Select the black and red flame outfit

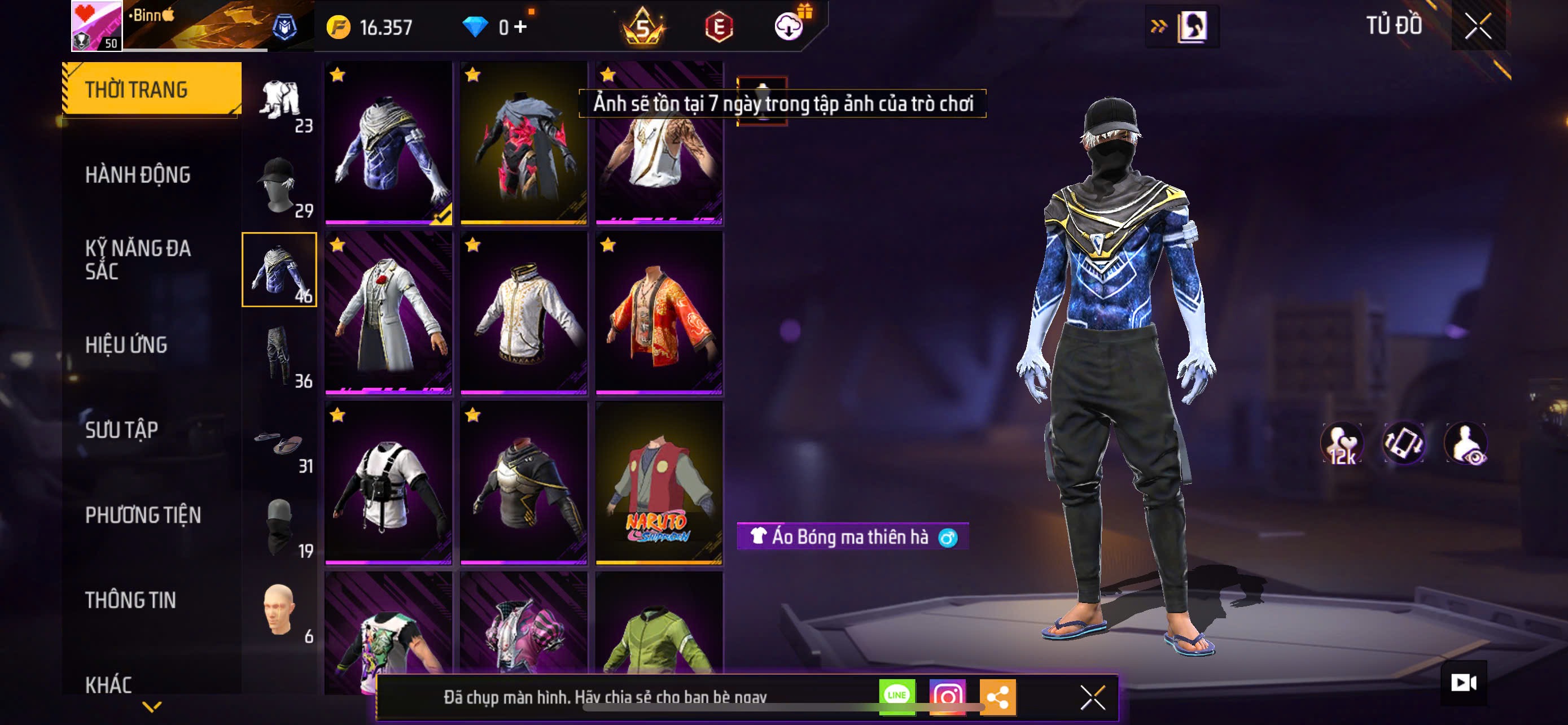coord(523,143)
